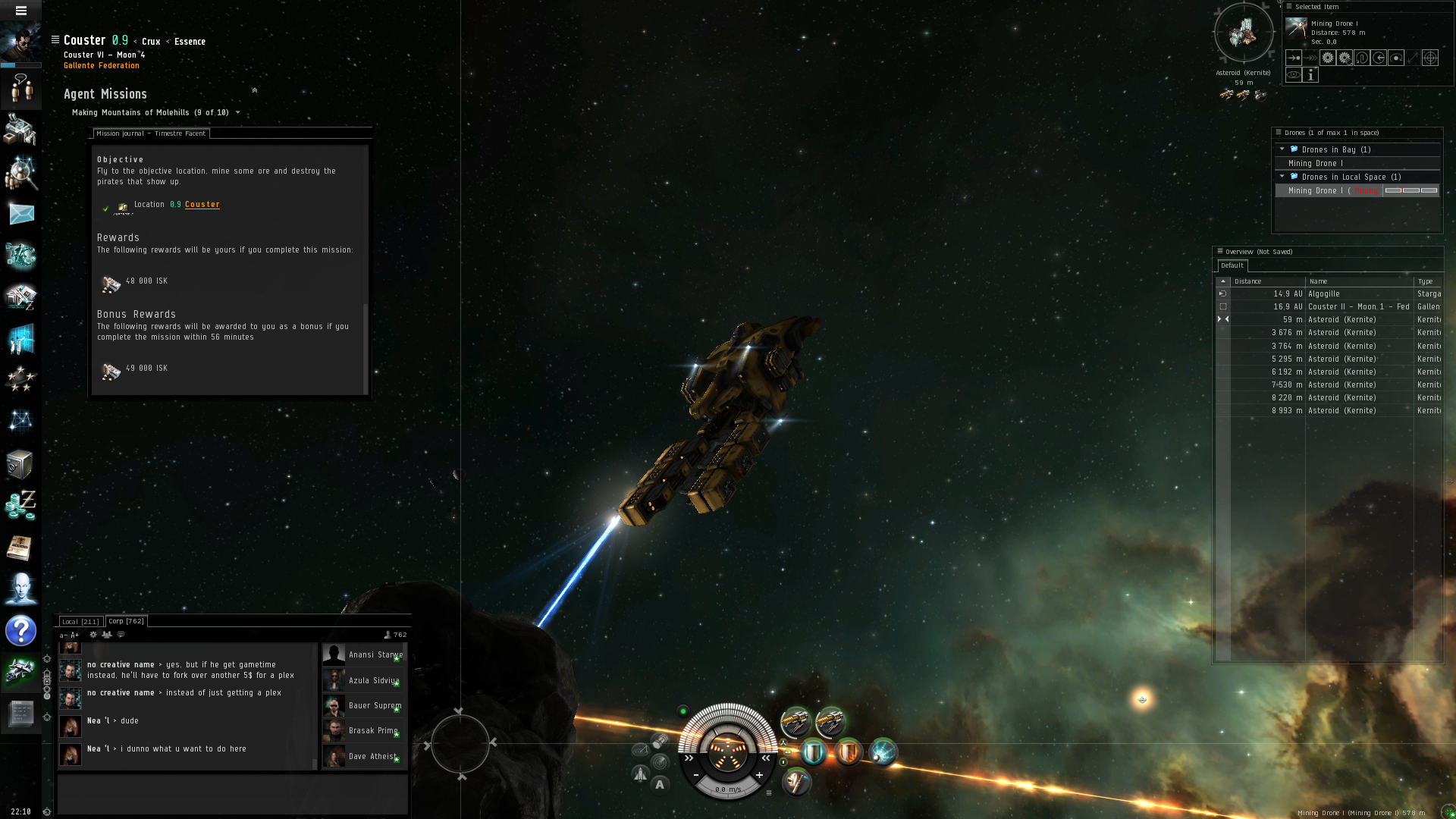Screen dimensions: 1456x819
Task: Lock target on the selected item
Action: pyautogui.click(x=1429, y=58)
